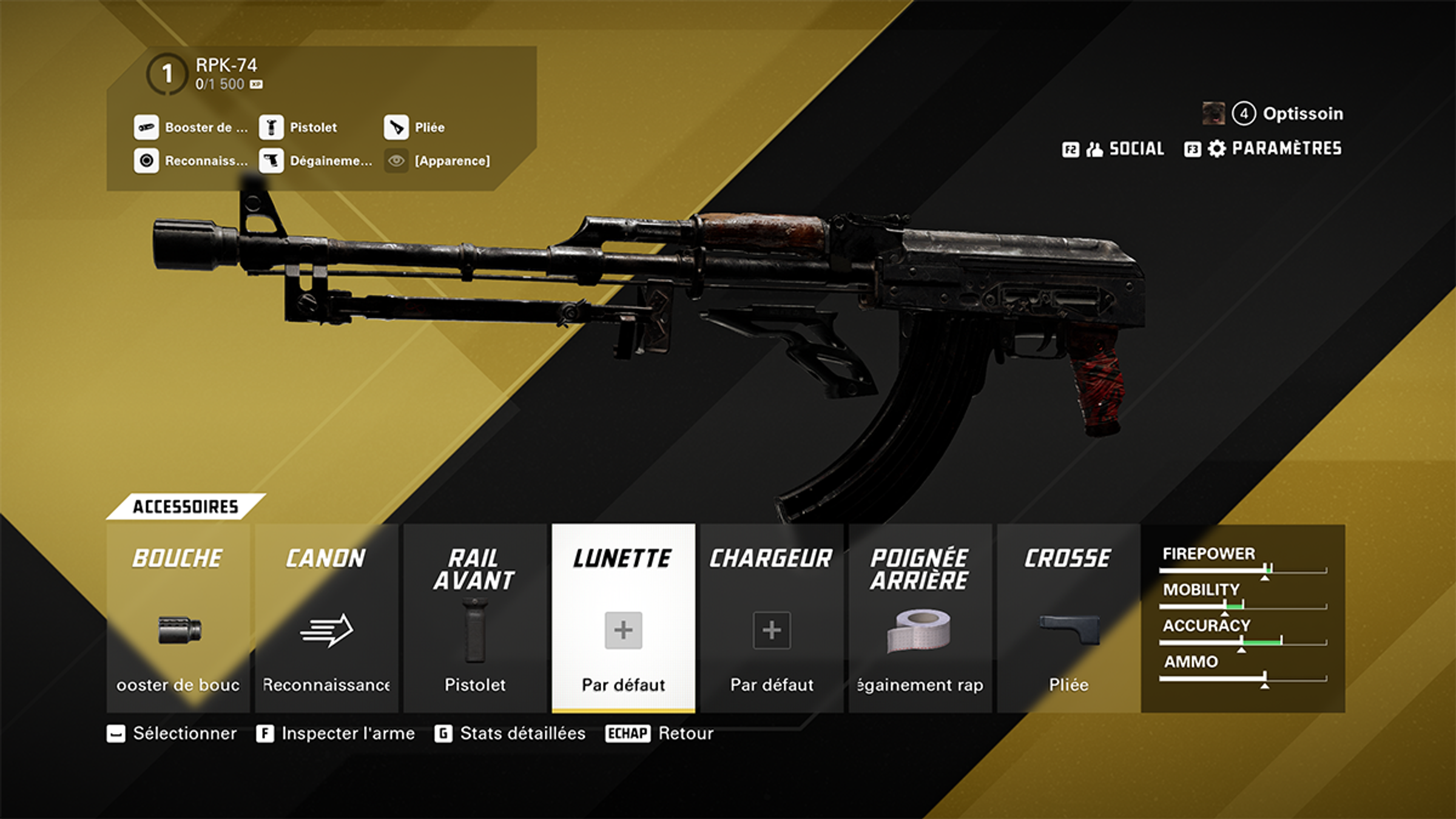Select the Lunette optic slot
This screenshot has width=1456, height=819.
click(623, 618)
